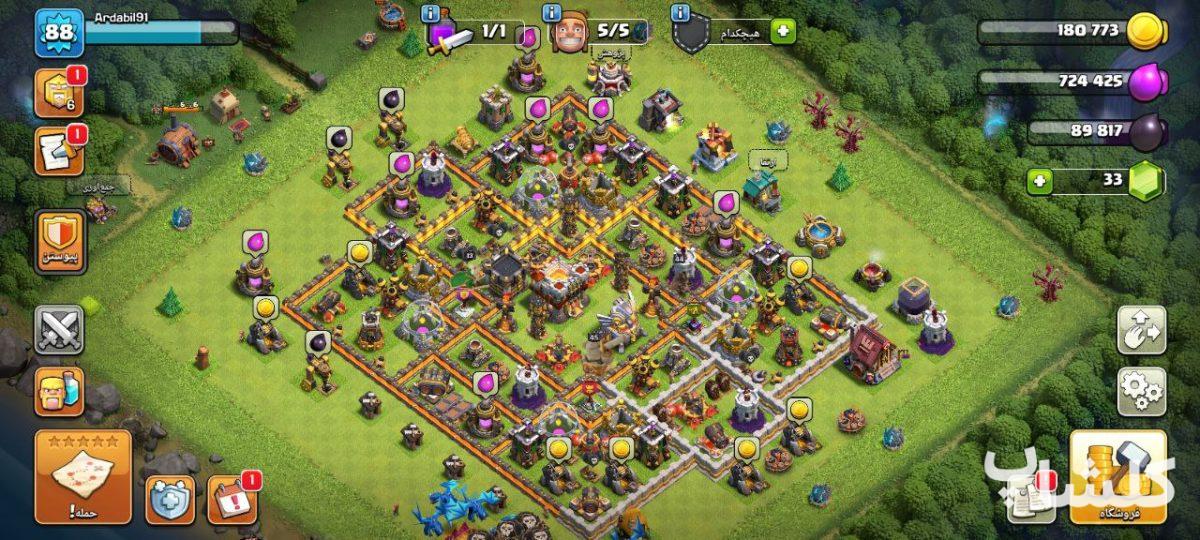Open the crossed swords button
Viewport: 1200px width, 540px height.
pyautogui.click(x=59, y=330)
